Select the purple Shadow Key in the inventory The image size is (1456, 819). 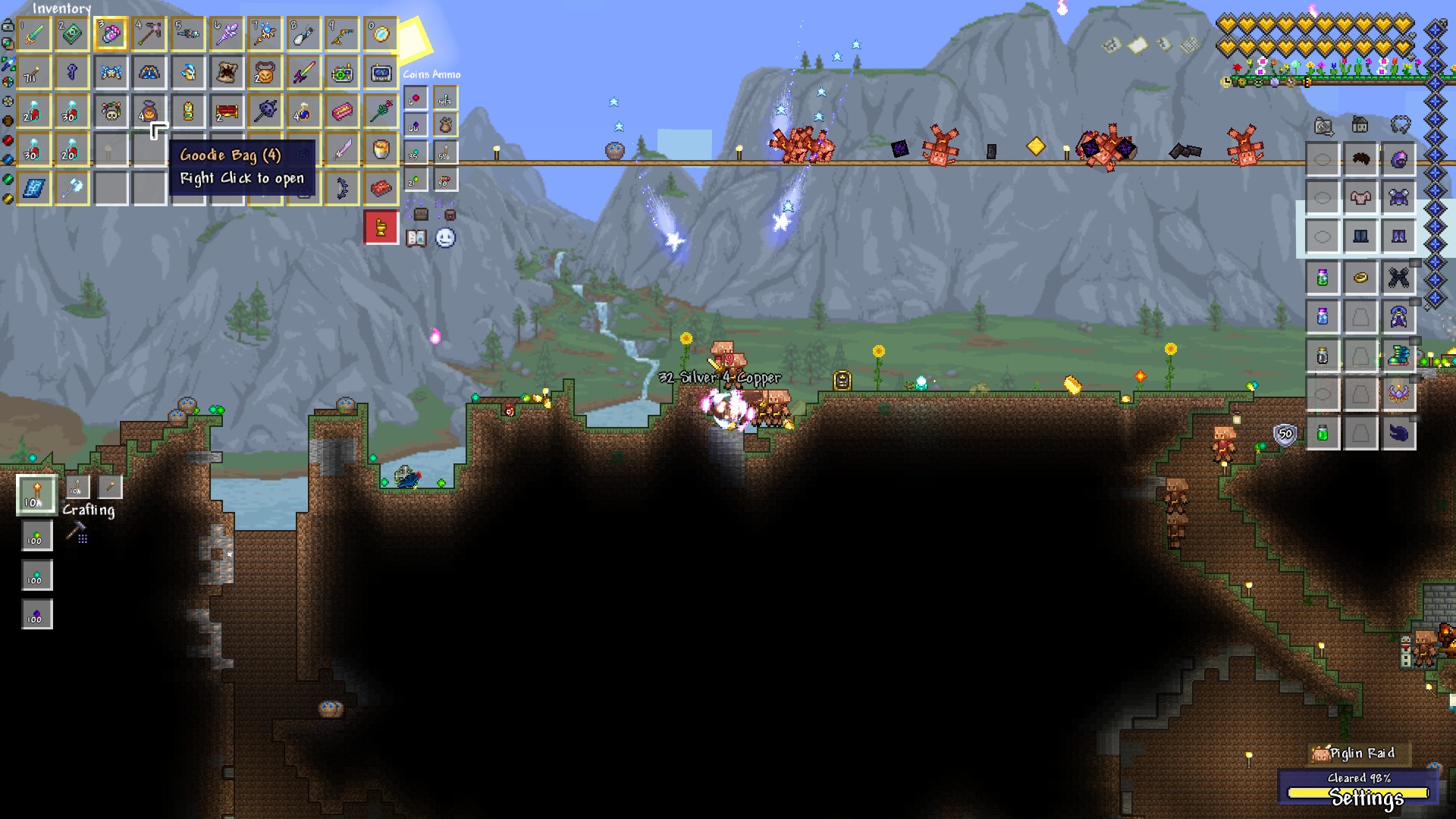pos(71,73)
